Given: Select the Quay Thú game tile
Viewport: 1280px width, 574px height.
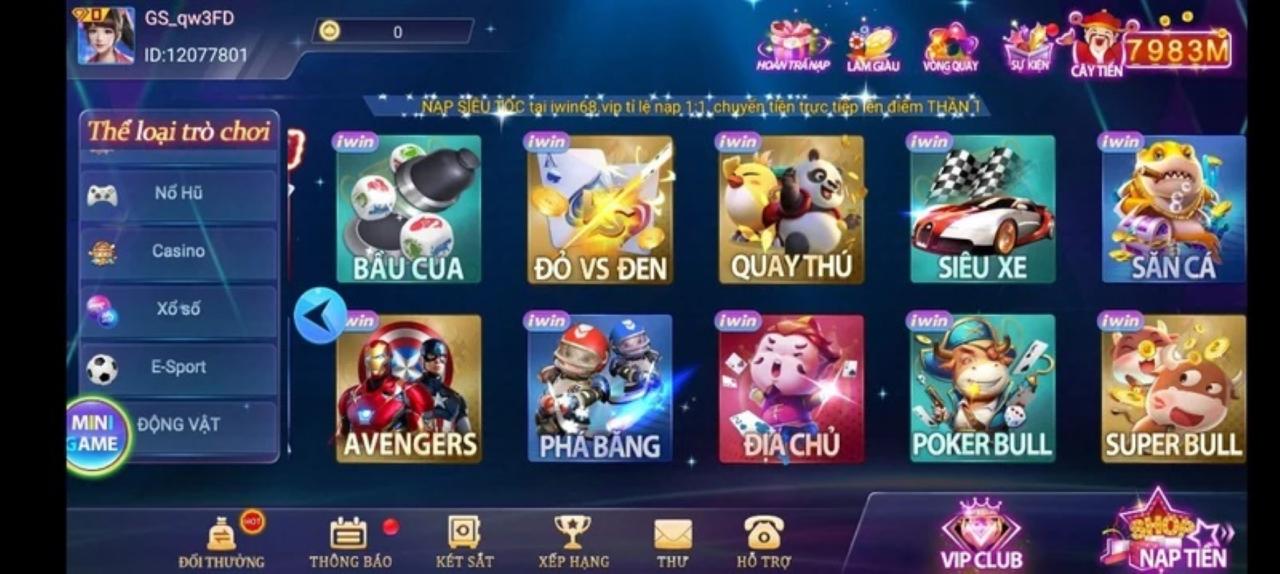Looking at the screenshot, I should coord(791,210).
